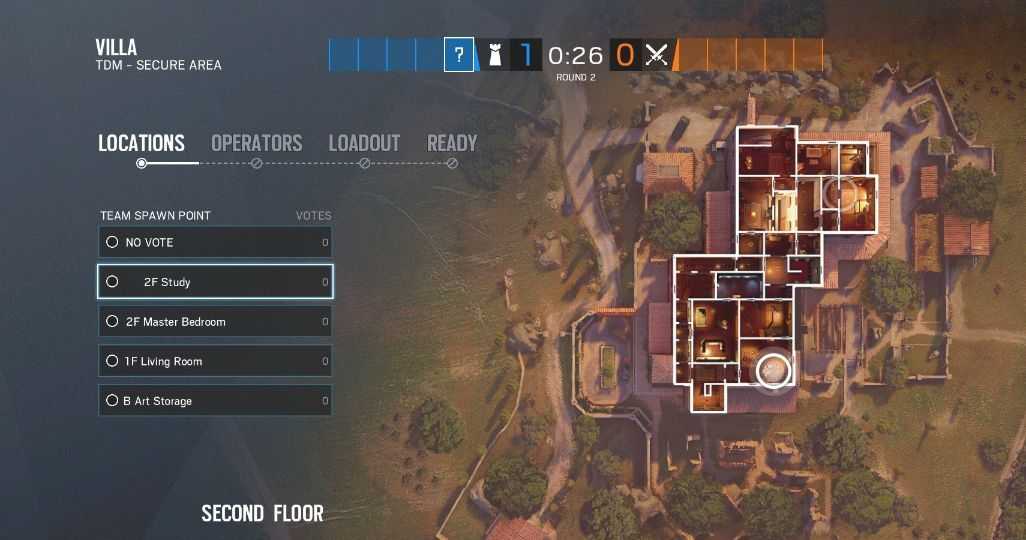Go to the Loadout tab

tap(364, 143)
